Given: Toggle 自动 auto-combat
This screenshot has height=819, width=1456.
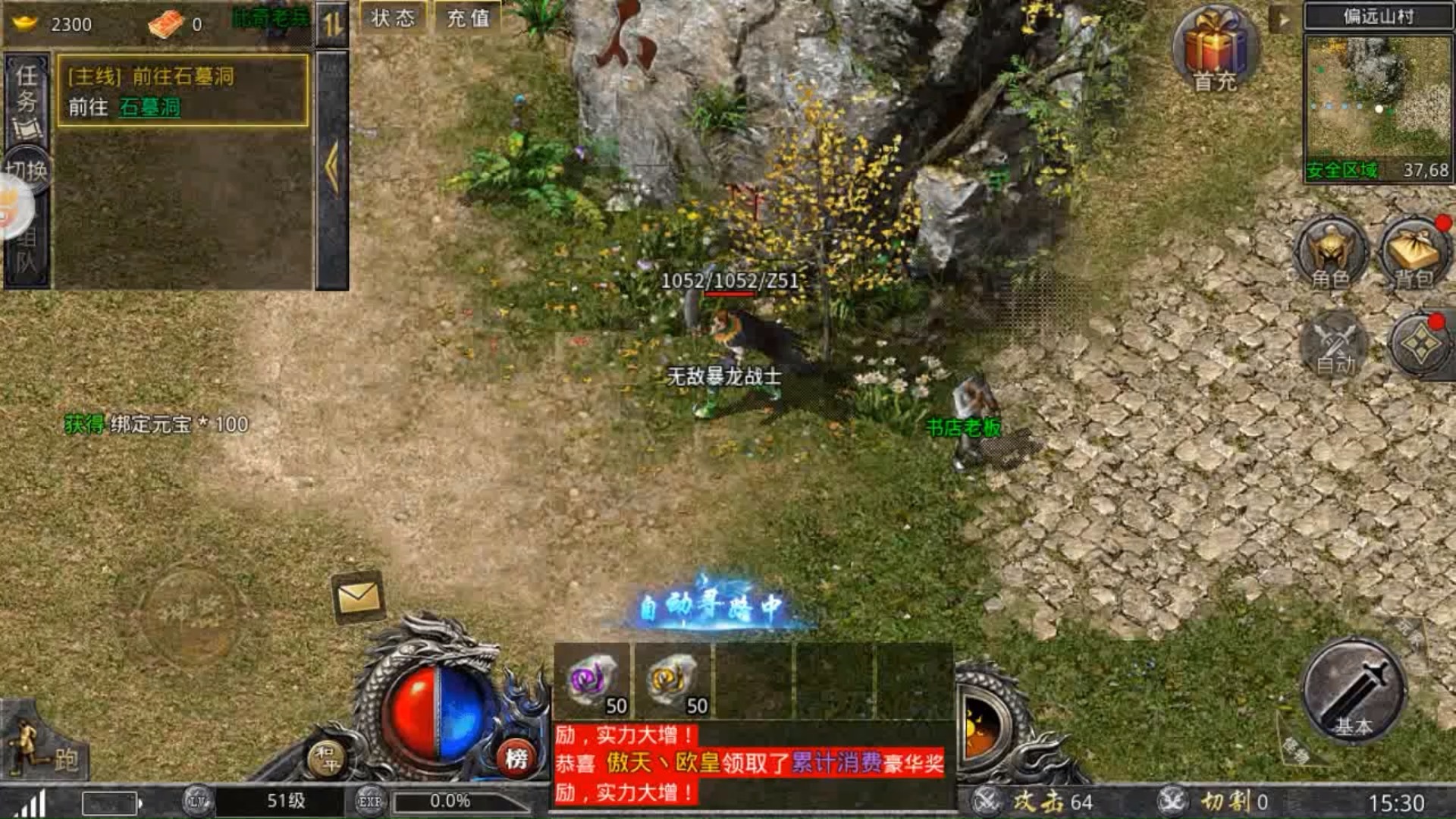Looking at the screenshot, I should [1335, 345].
